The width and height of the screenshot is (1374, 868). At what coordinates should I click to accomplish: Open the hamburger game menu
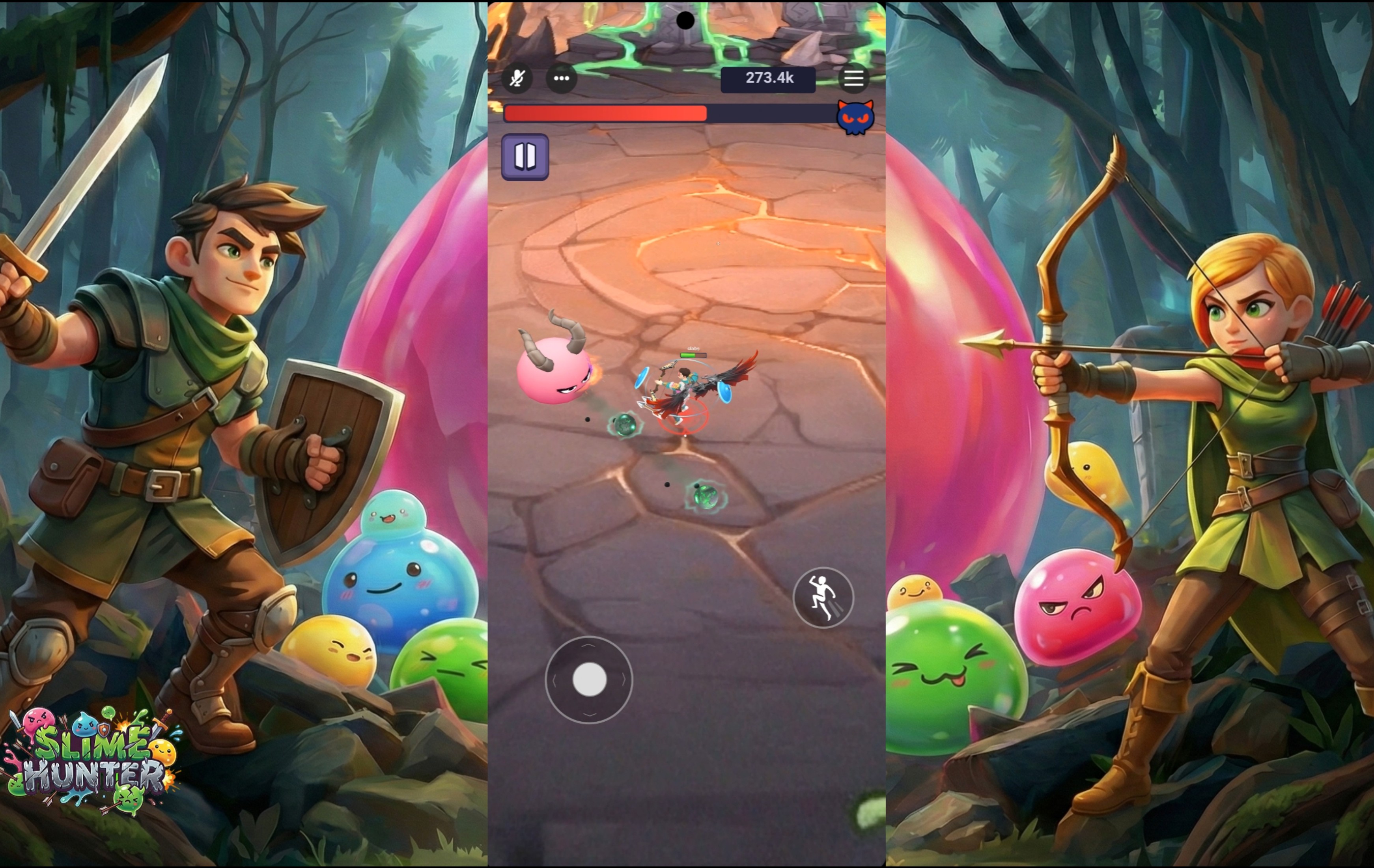[x=853, y=79]
